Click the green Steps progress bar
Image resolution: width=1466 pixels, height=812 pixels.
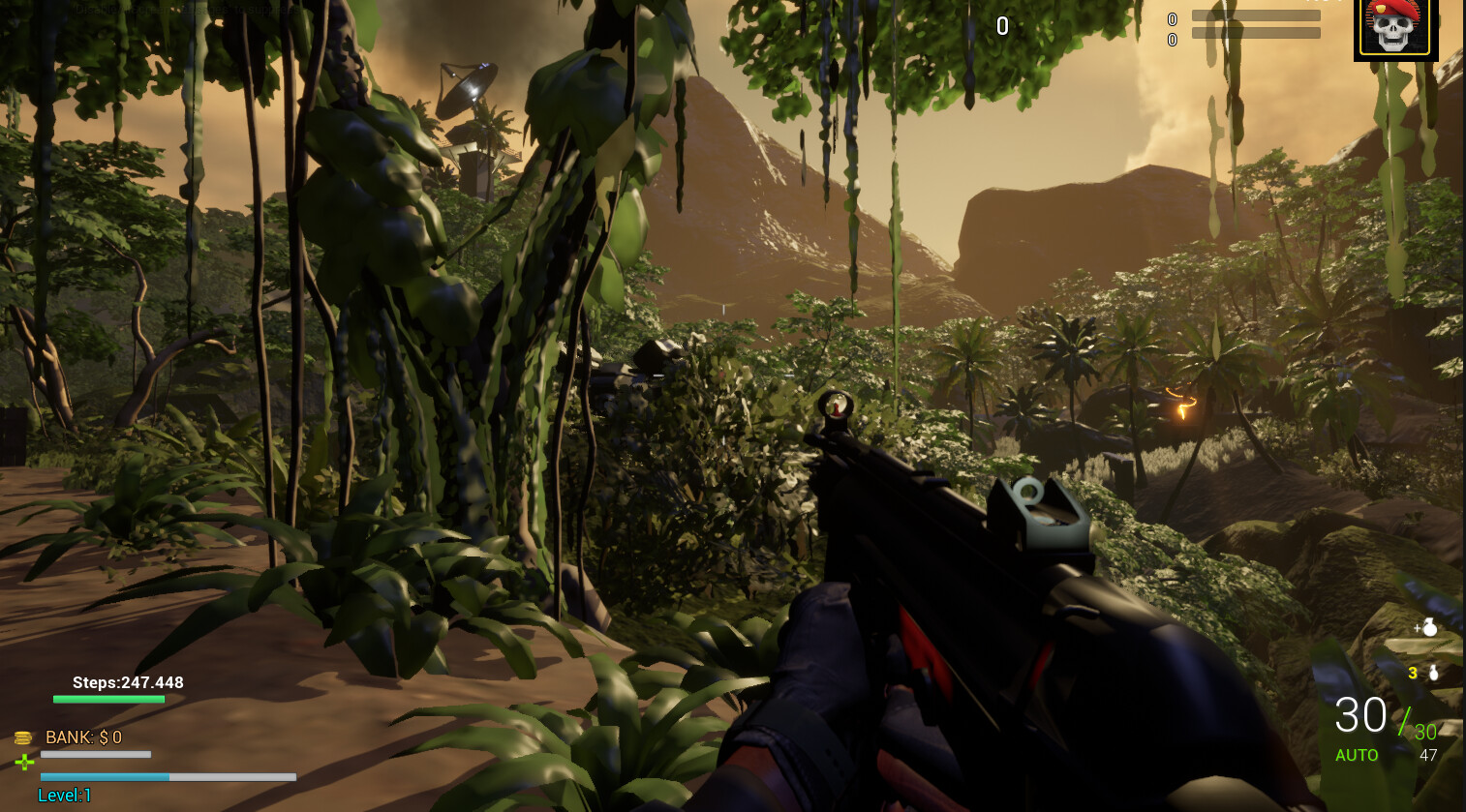pos(109,698)
